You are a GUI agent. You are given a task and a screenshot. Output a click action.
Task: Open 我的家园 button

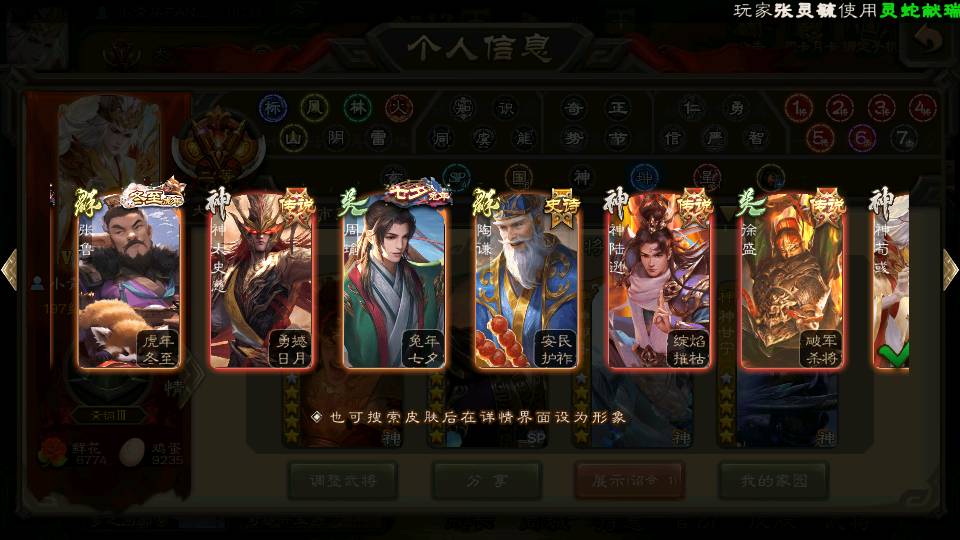click(x=773, y=480)
